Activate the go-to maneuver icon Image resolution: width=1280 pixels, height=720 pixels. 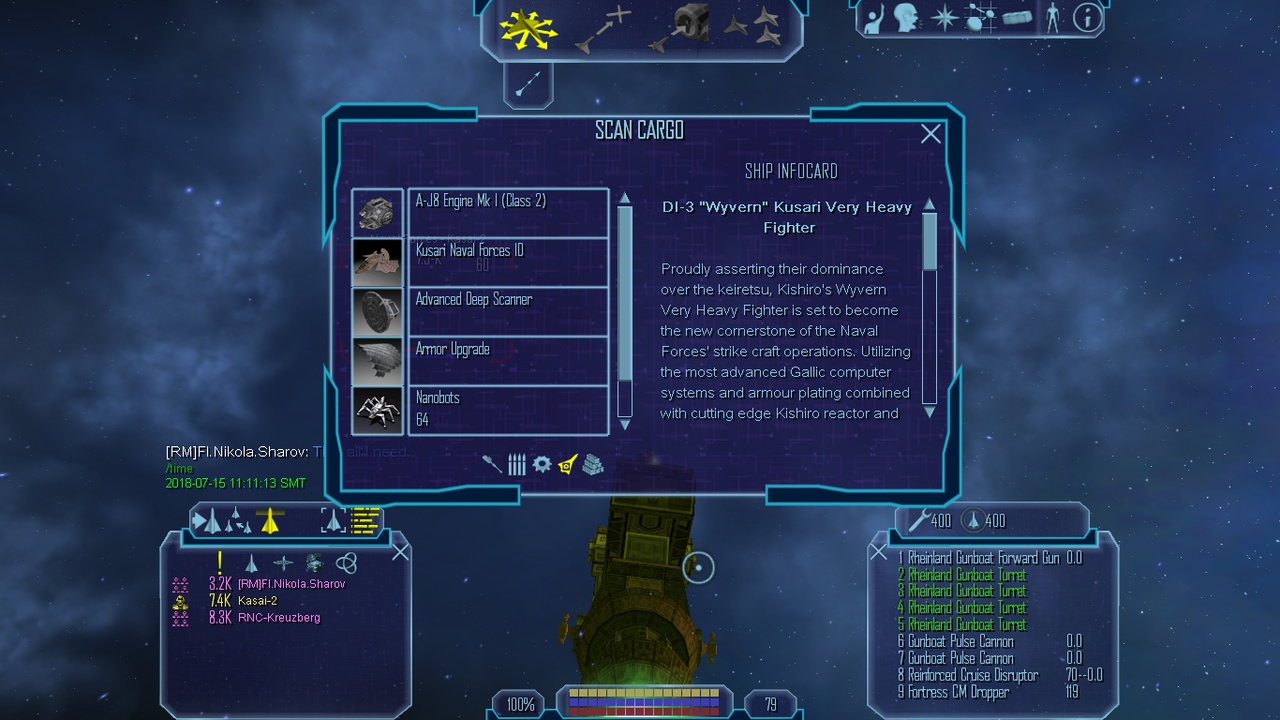[604, 28]
